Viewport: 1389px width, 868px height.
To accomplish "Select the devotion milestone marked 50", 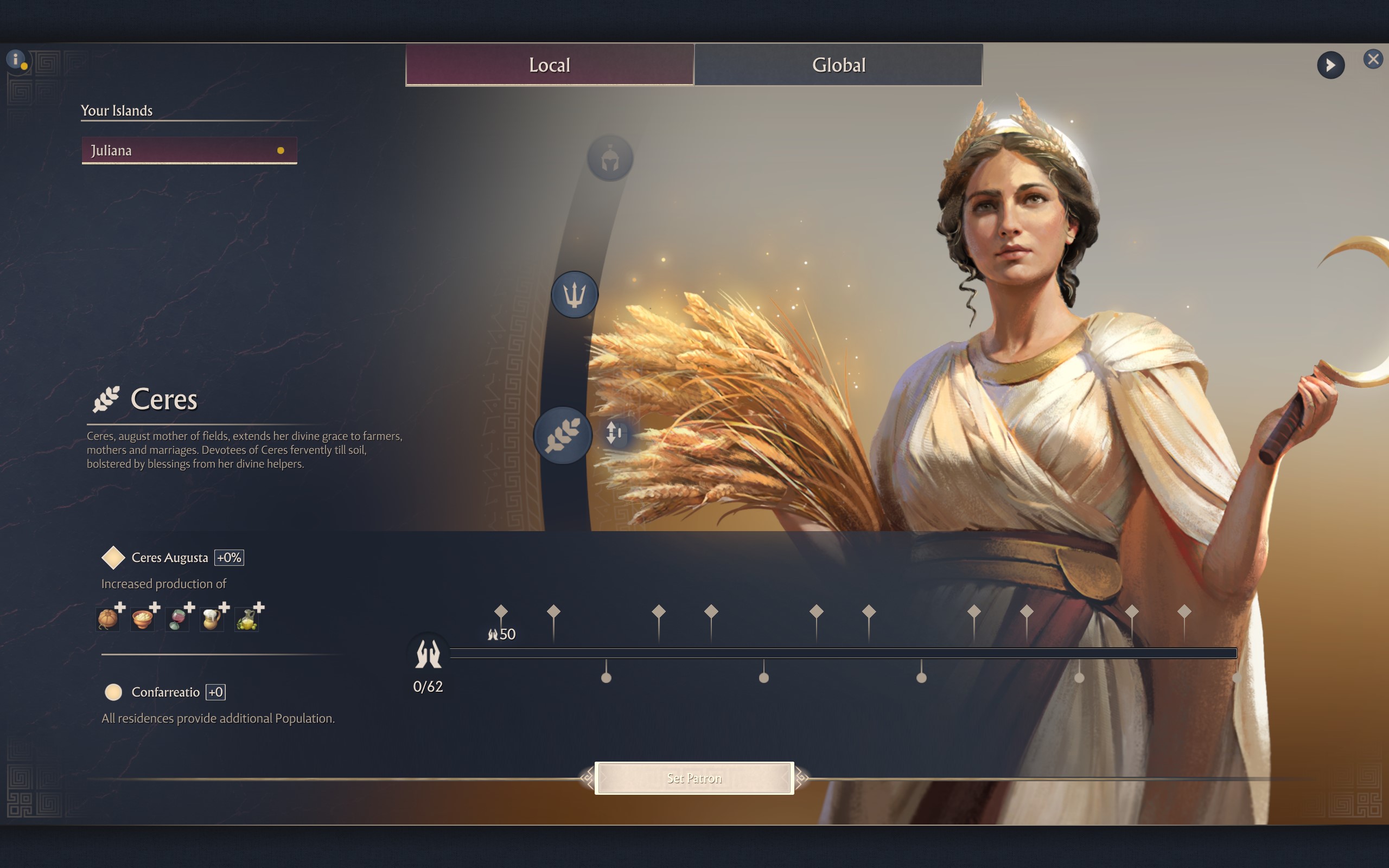I will pos(500,612).
